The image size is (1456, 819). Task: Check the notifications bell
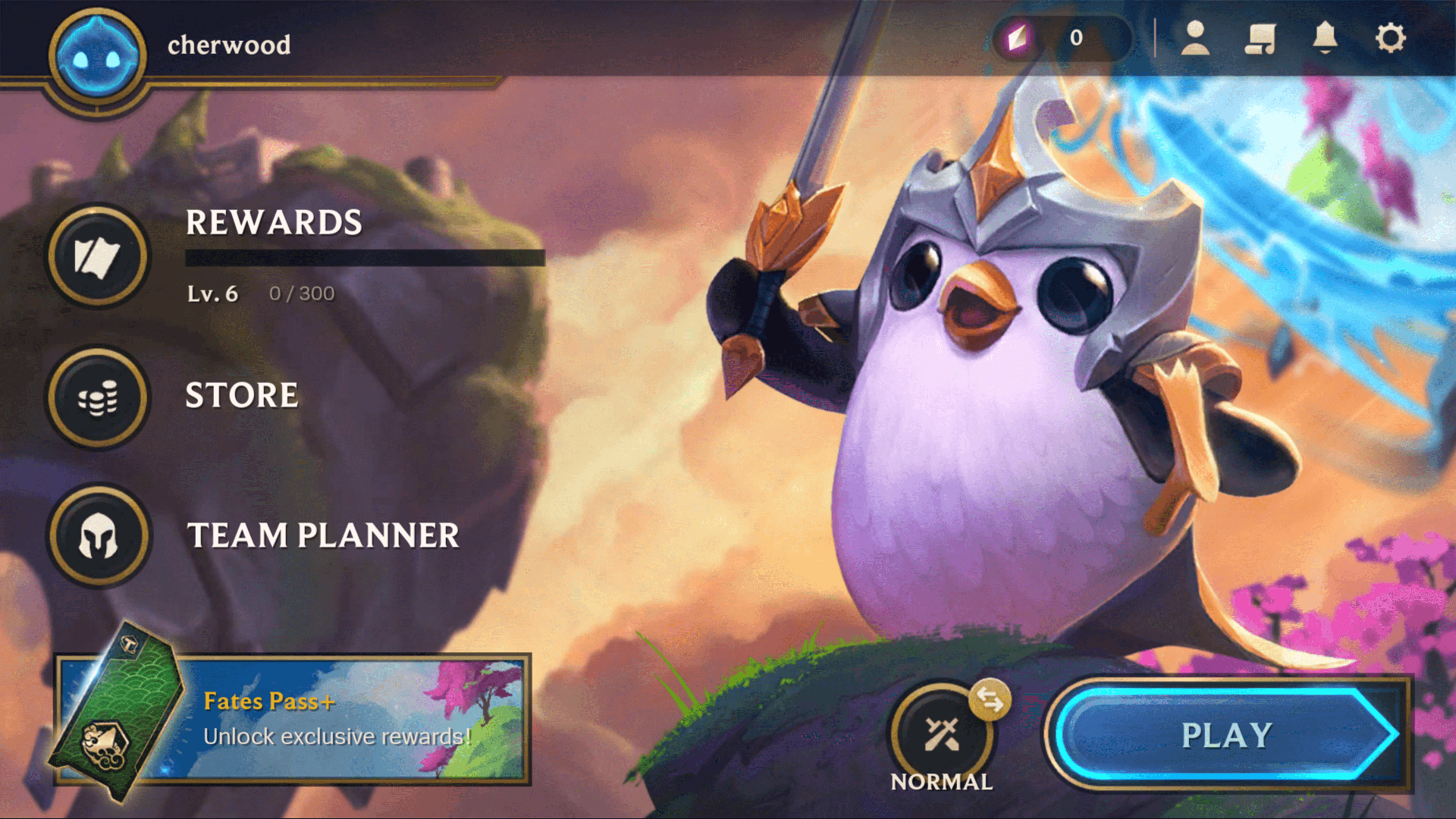coord(1325,38)
